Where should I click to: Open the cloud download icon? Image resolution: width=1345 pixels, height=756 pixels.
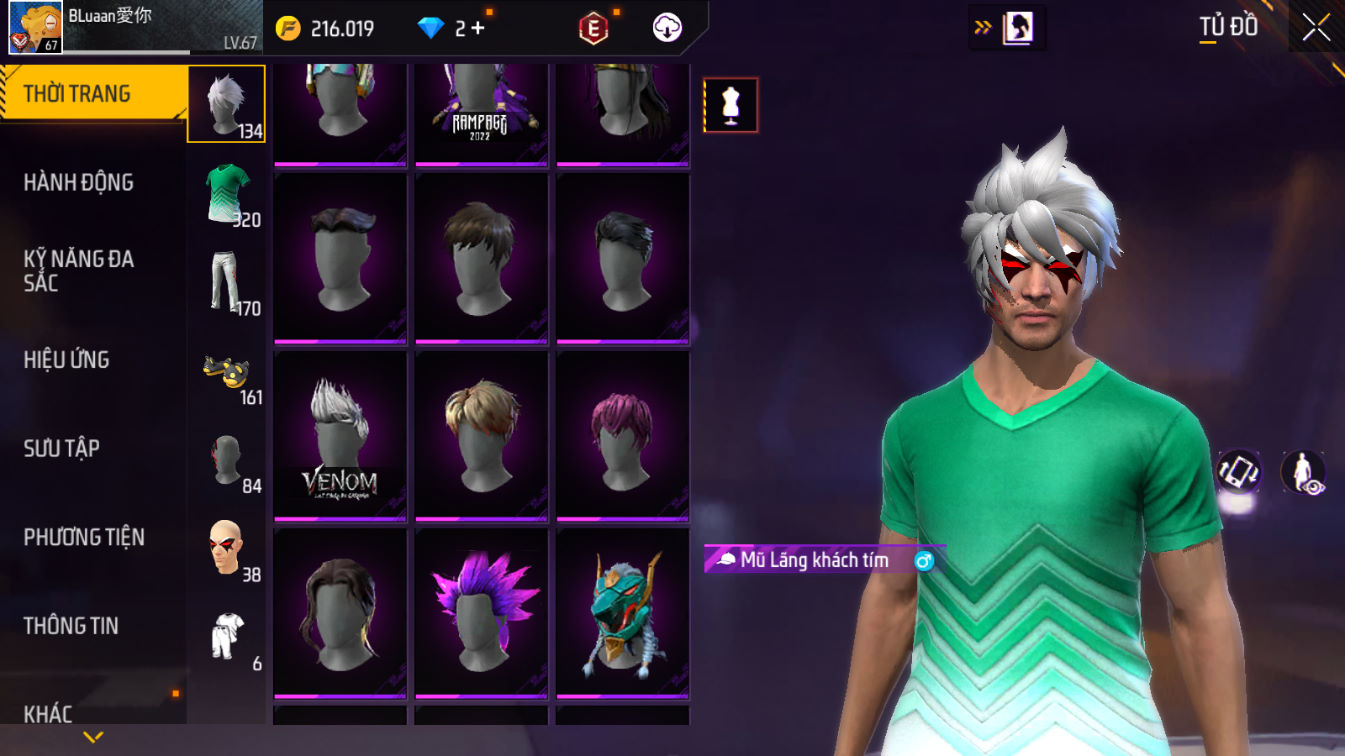pyautogui.click(x=667, y=28)
